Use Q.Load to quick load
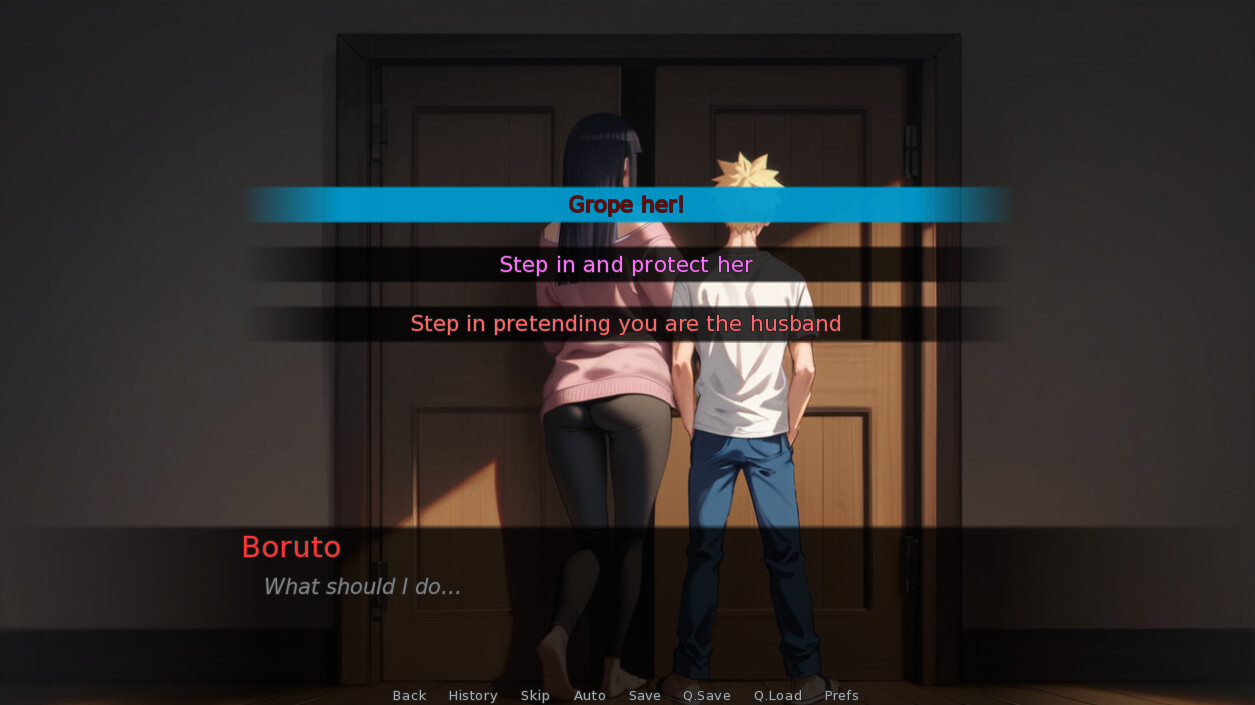This screenshot has height=705, width=1255. 778,695
